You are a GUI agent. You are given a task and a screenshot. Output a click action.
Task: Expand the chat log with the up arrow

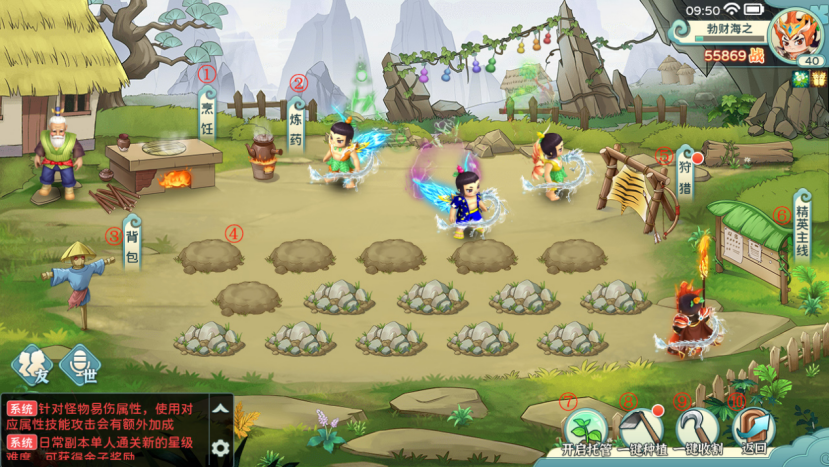click(221, 408)
